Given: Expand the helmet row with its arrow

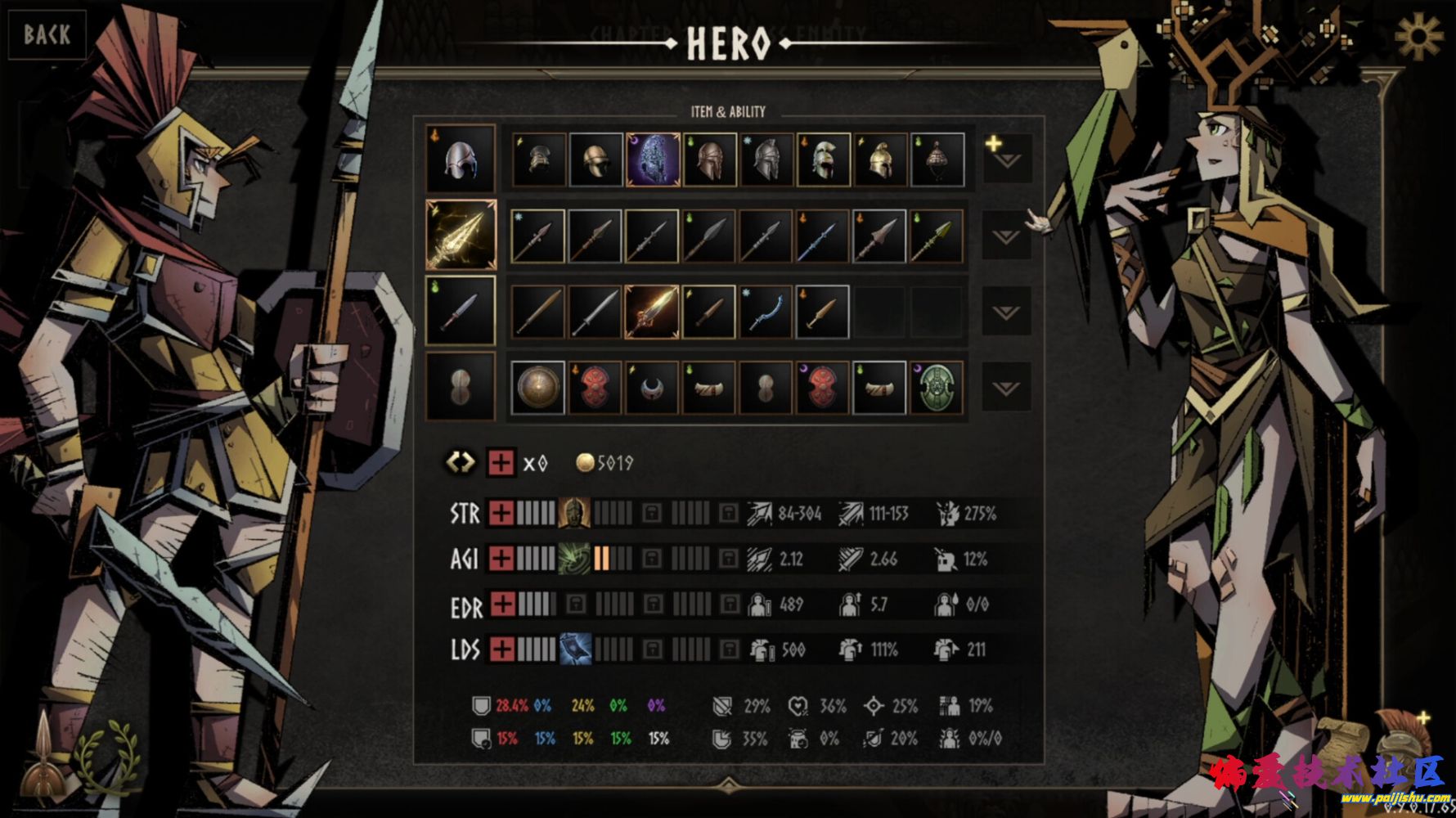Looking at the screenshot, I should [1007, 159].
